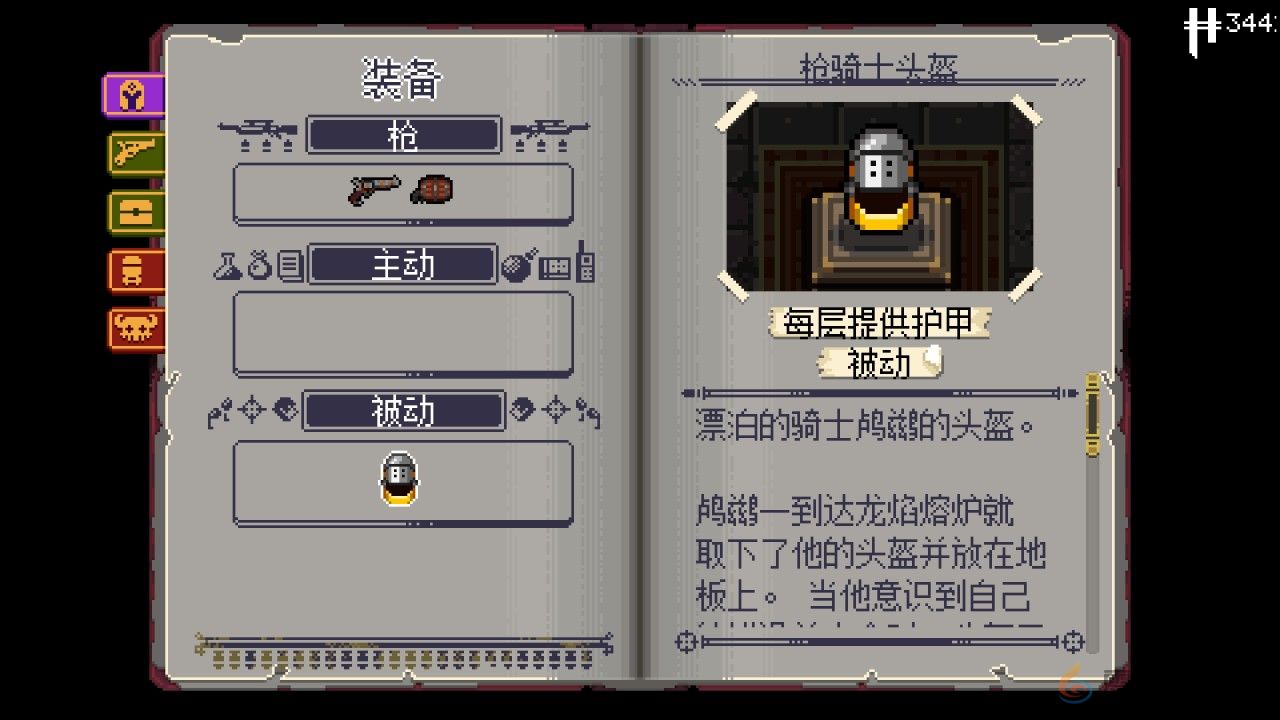1280x720 pixels.
Task: Select the chest items tab on the sidebar
Action: click(x=134, y=213)
